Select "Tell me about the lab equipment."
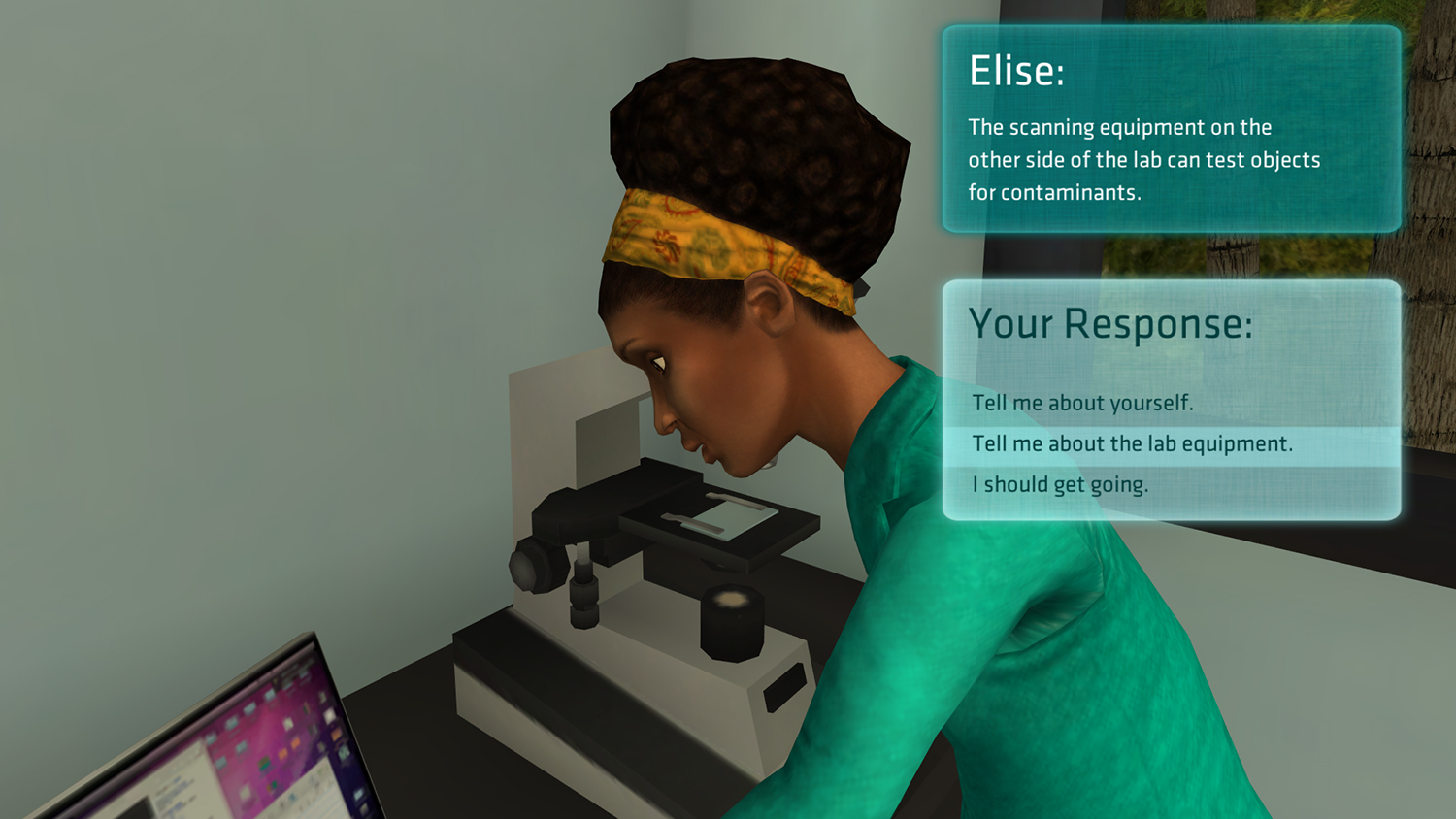This screenshot has height=819, width=1456. point(1132,444)
